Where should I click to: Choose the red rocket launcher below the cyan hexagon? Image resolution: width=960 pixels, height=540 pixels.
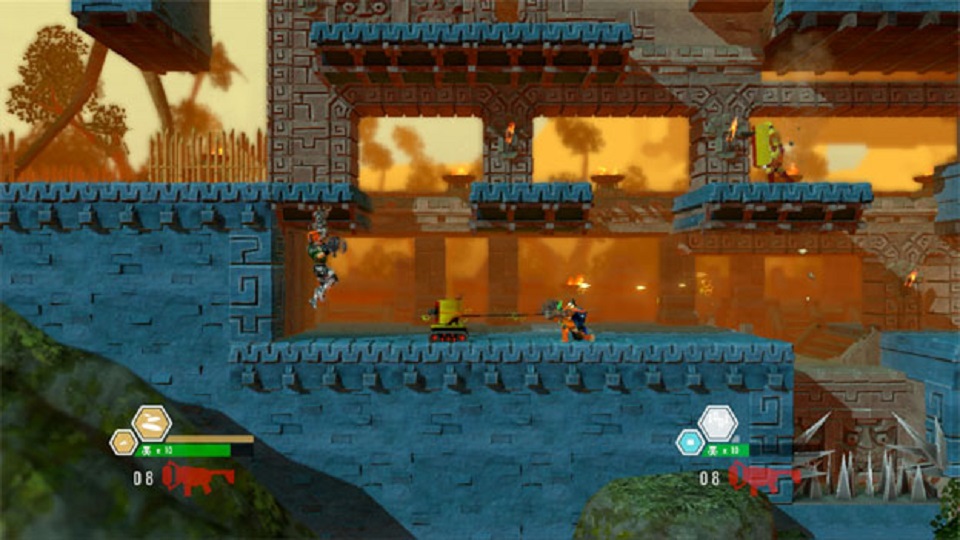(763, 477)
